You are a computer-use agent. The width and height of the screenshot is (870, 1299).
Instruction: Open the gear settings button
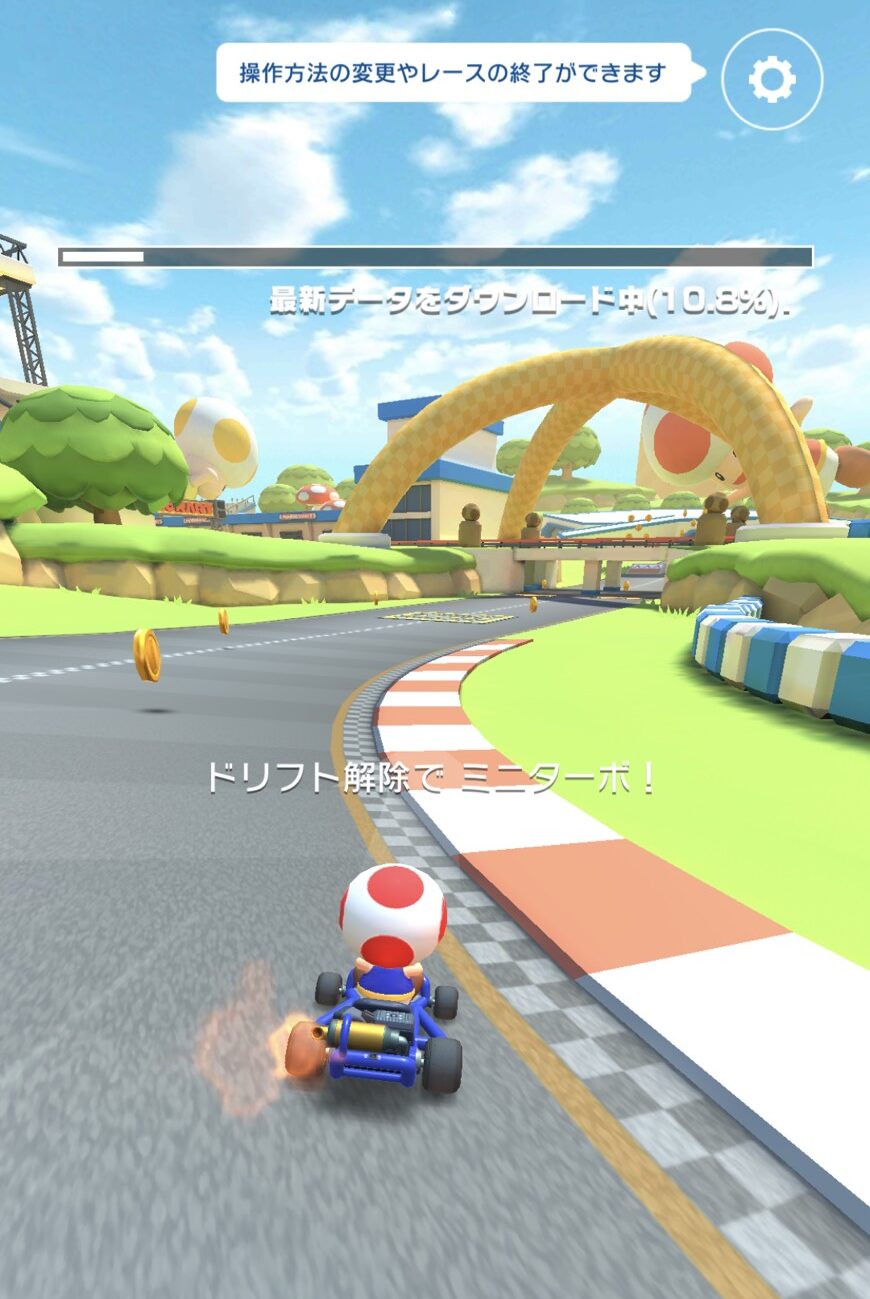771,79
